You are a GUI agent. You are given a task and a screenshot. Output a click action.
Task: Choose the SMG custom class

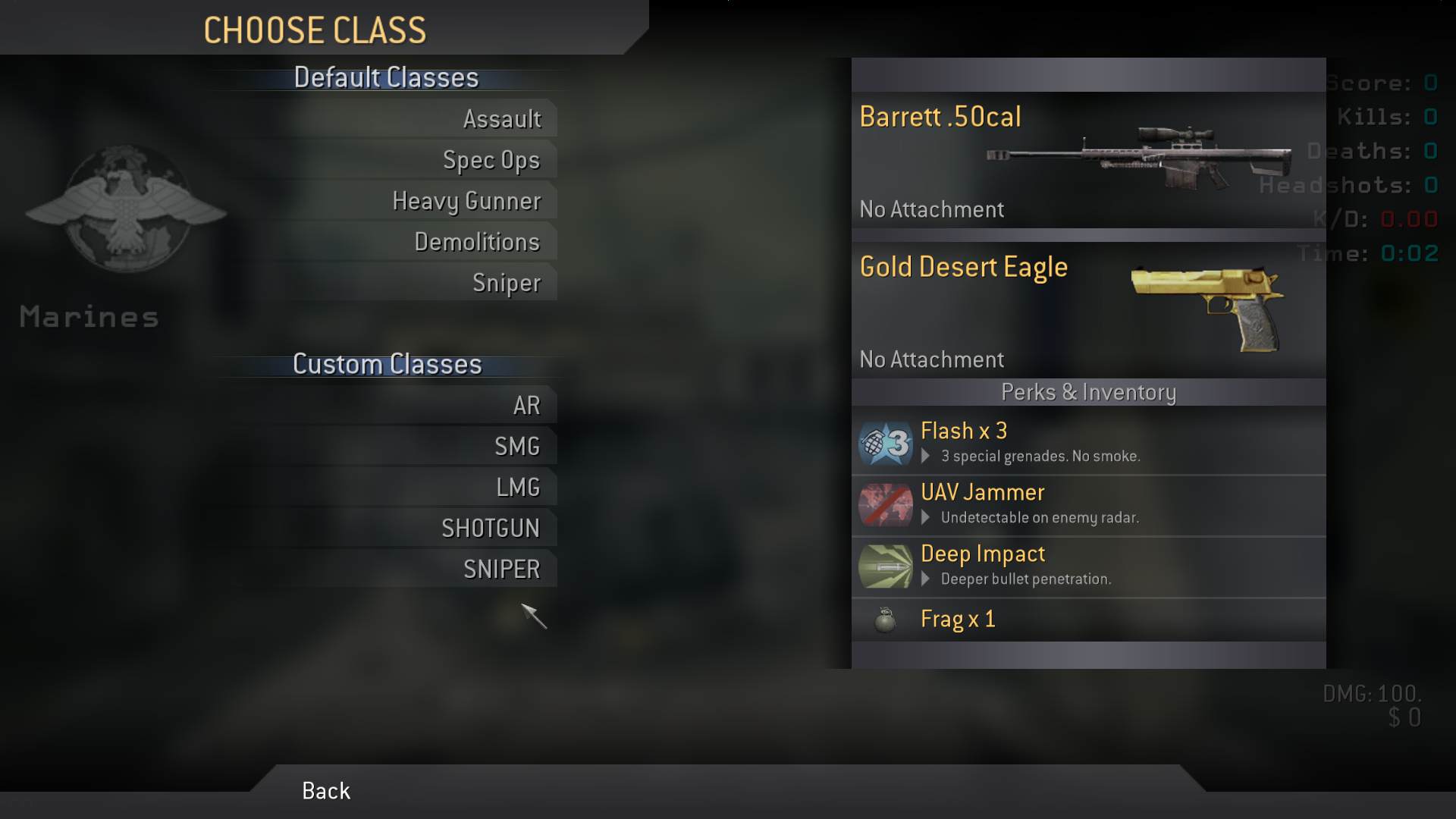(516, 447)
